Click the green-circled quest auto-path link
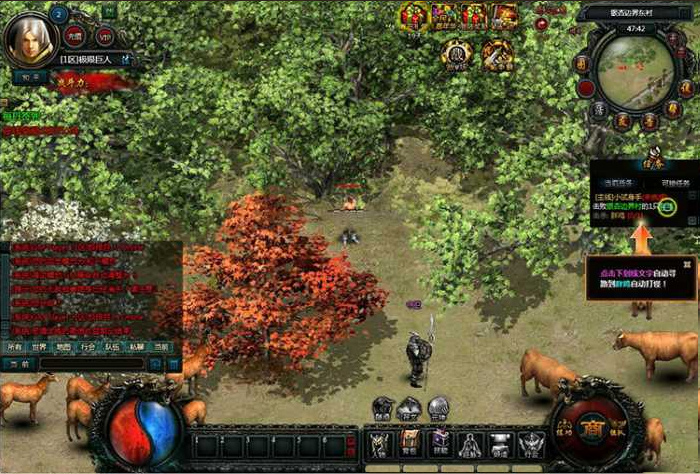 [667, 207]
